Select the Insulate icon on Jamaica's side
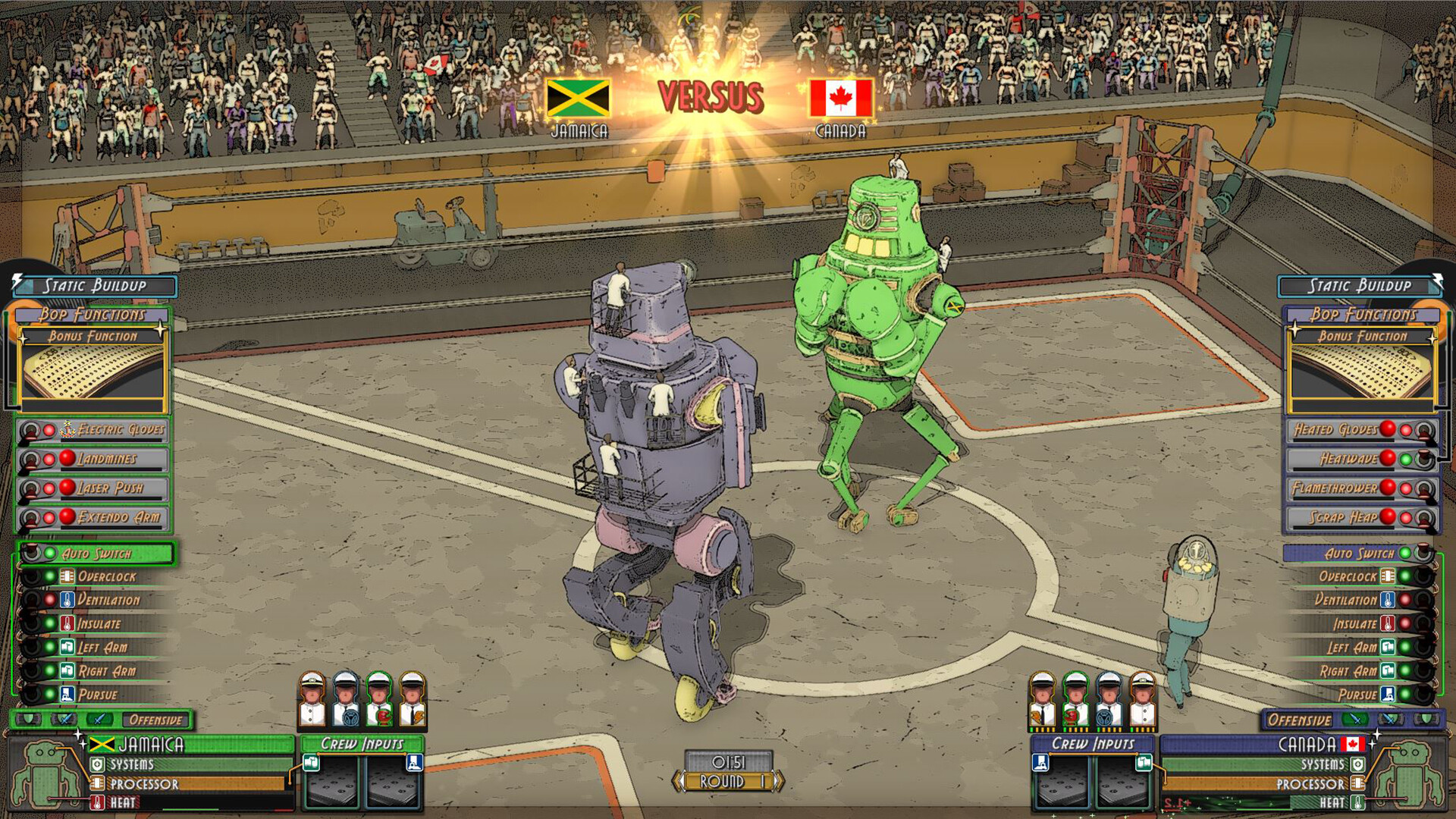This screenshot has width=1456, height=819. pos(66,623)
